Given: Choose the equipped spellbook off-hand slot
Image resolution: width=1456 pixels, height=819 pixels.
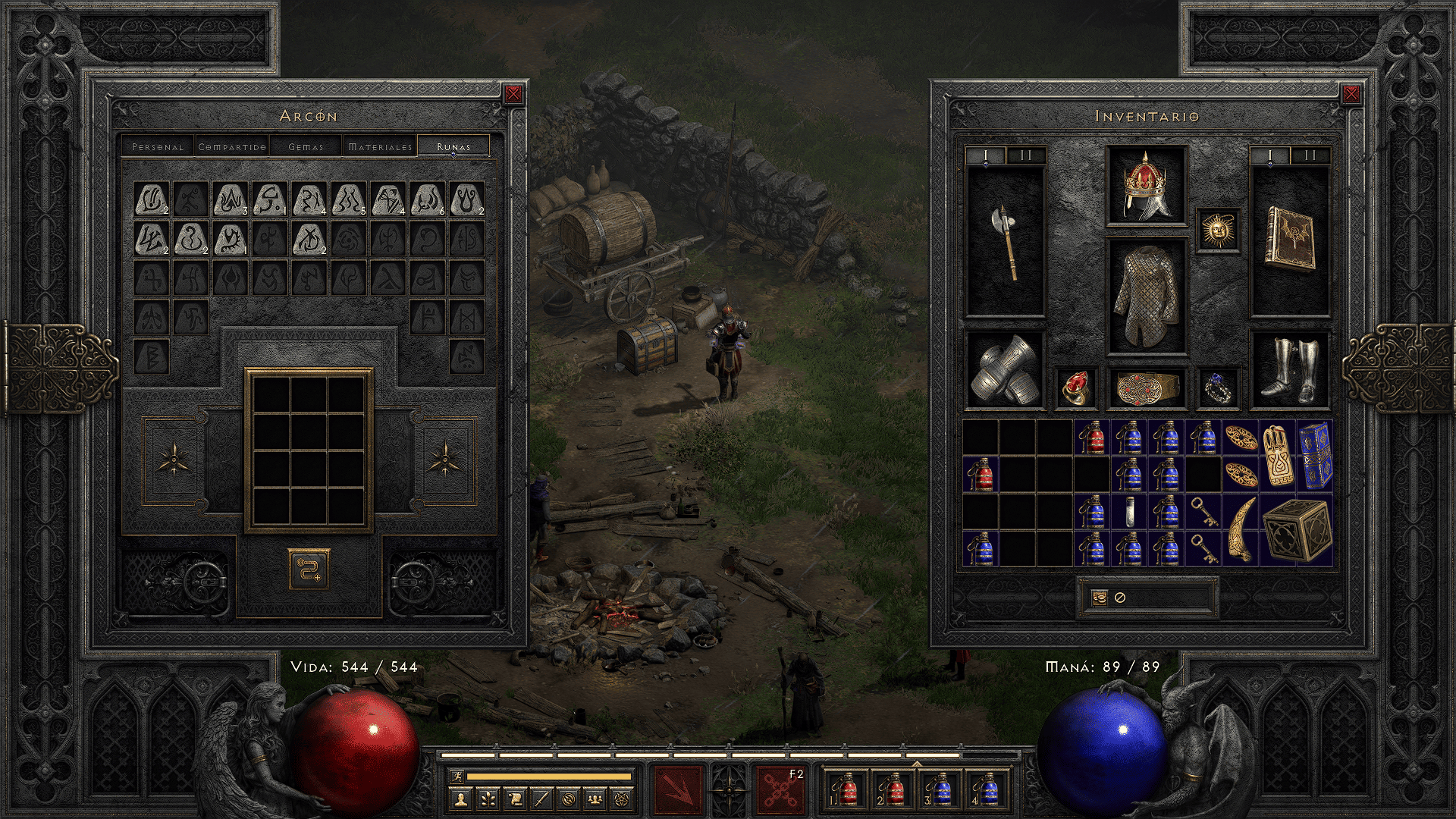Looking at the screenshot, I should [1289, 241].
